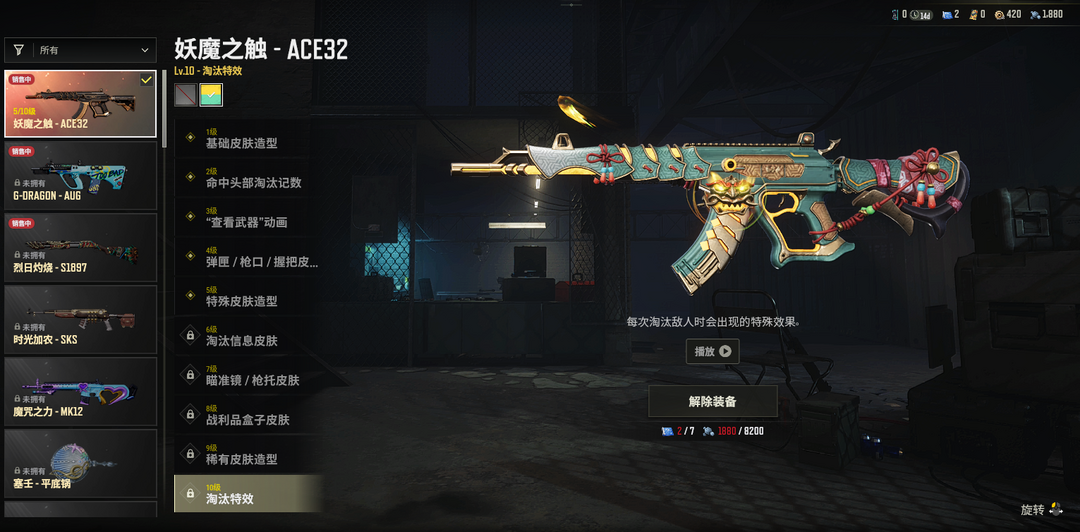Pick the 时光加农 - SKS skin
This screenshot has width=1080, height=532.
point(80,319)
